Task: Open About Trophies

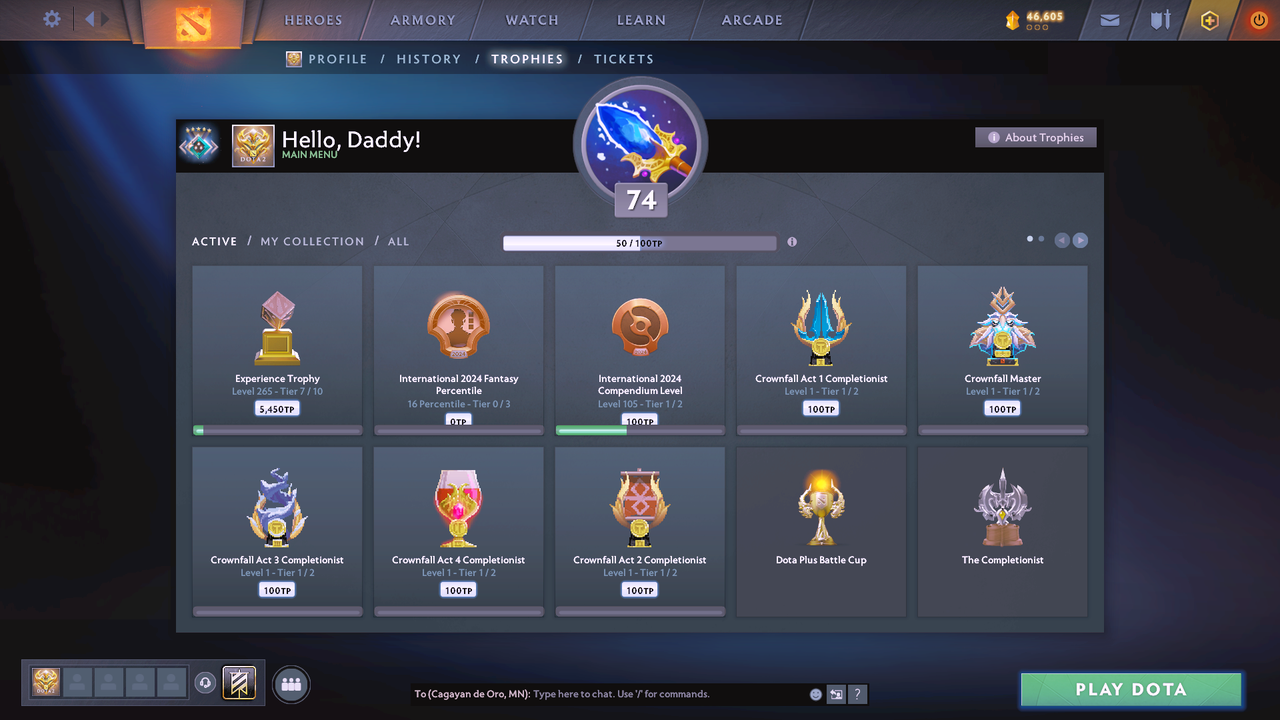Action: pyautogui.click(x=1036, y=137)
